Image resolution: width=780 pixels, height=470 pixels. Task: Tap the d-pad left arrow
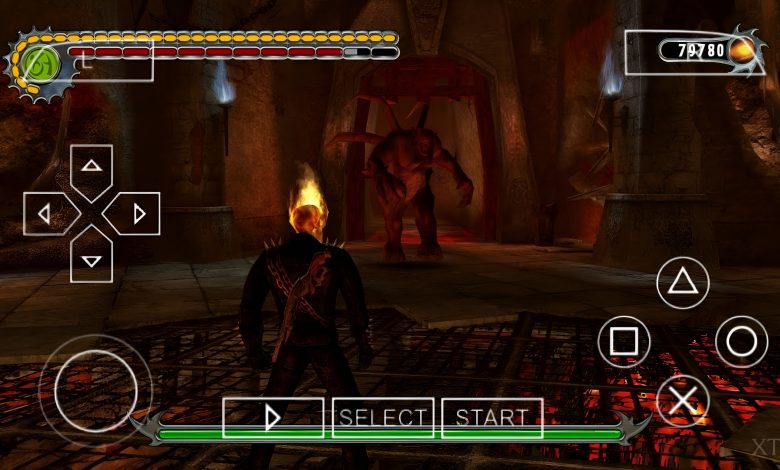[46, 213]
